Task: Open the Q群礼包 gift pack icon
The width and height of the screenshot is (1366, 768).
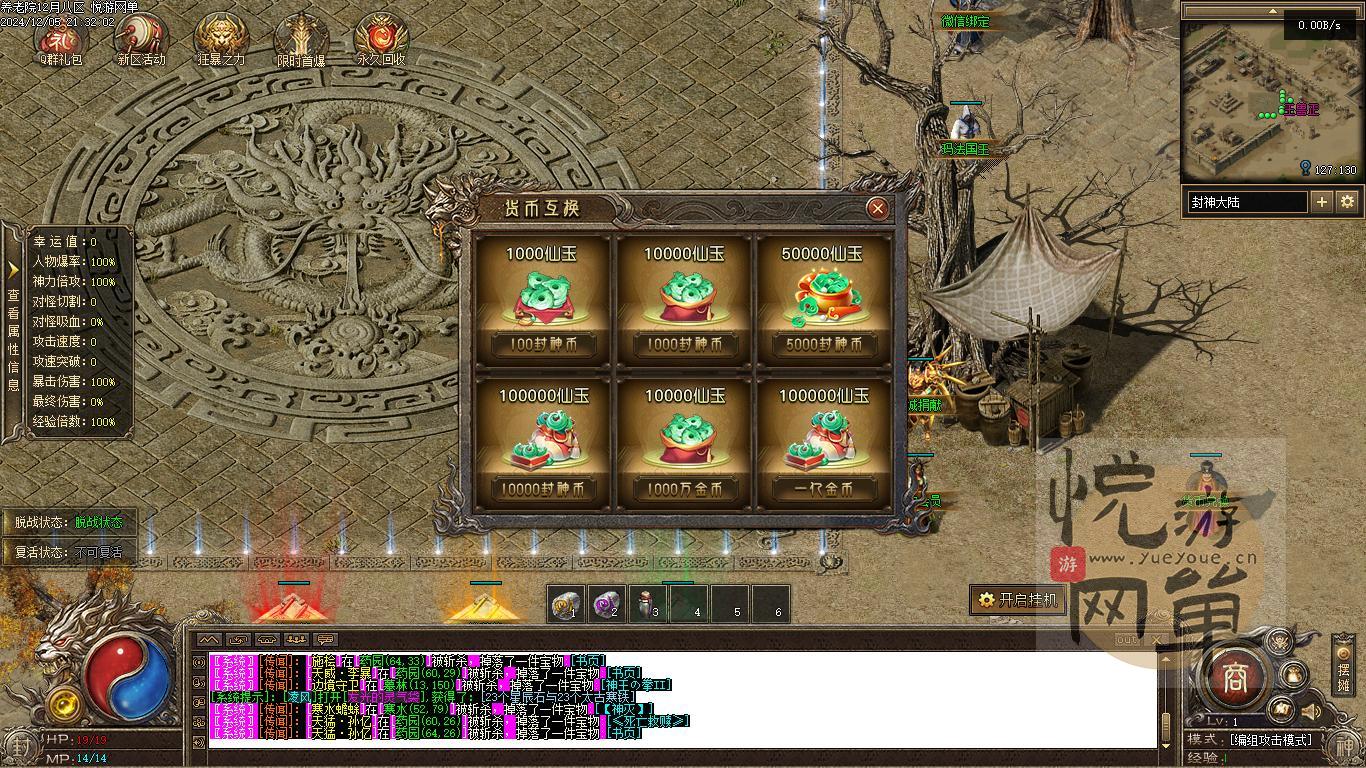Action: (62, 38)
